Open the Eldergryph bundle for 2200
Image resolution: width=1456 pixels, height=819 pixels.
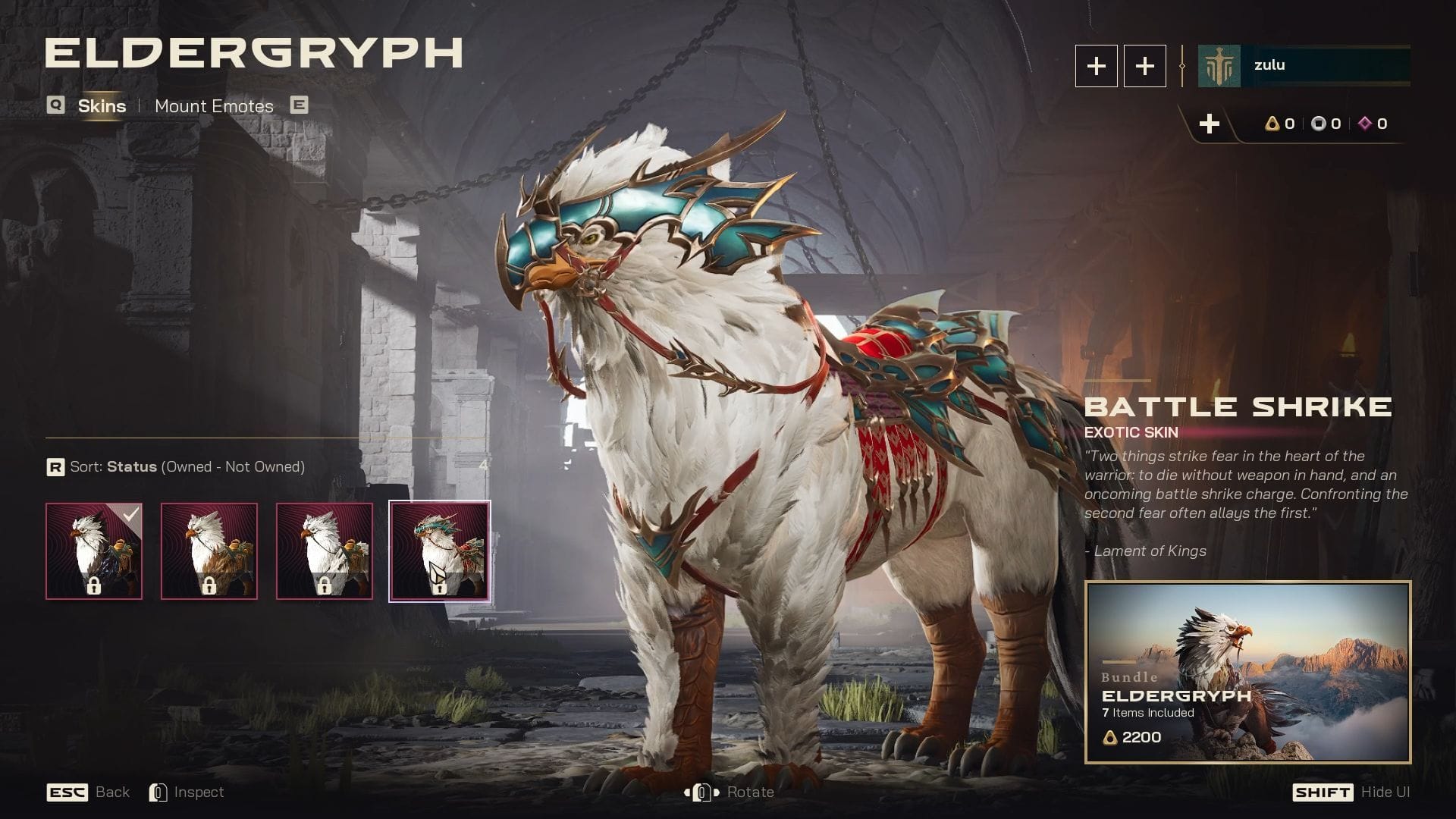tap(1247, 672)
